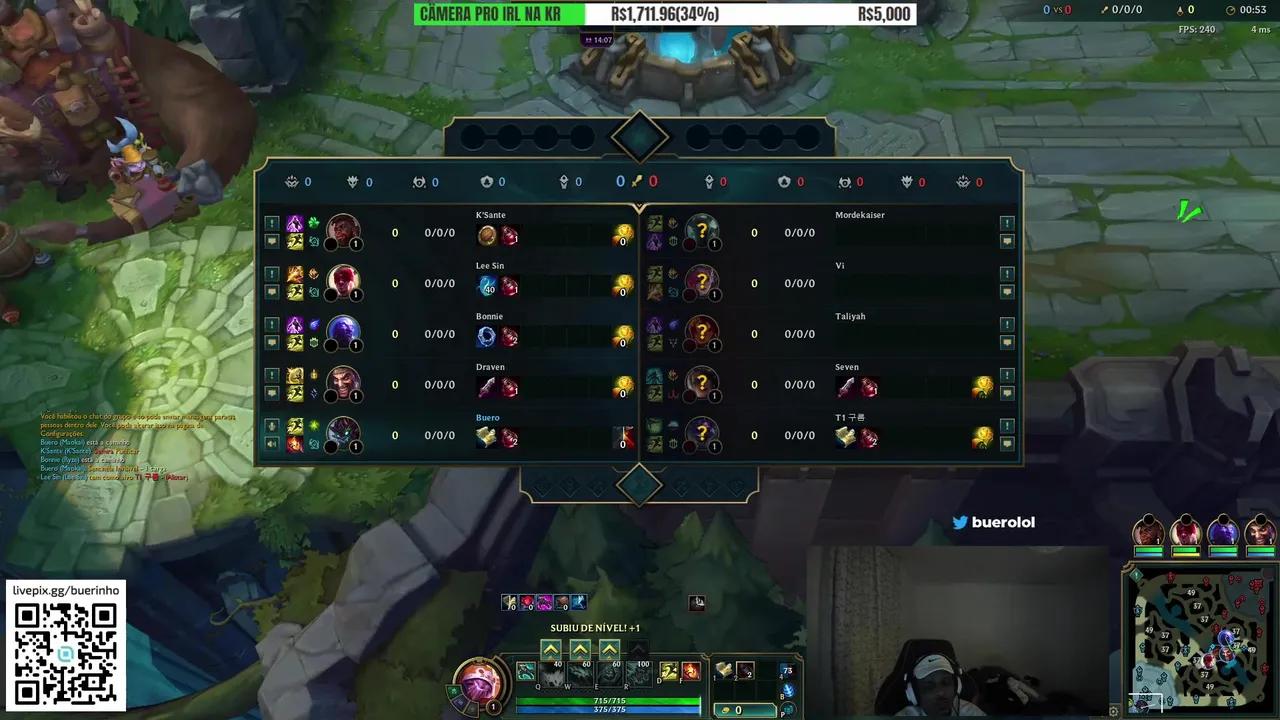
Task: Click the kills sword icon atop the scoreboard
Action: coord(638,181)
